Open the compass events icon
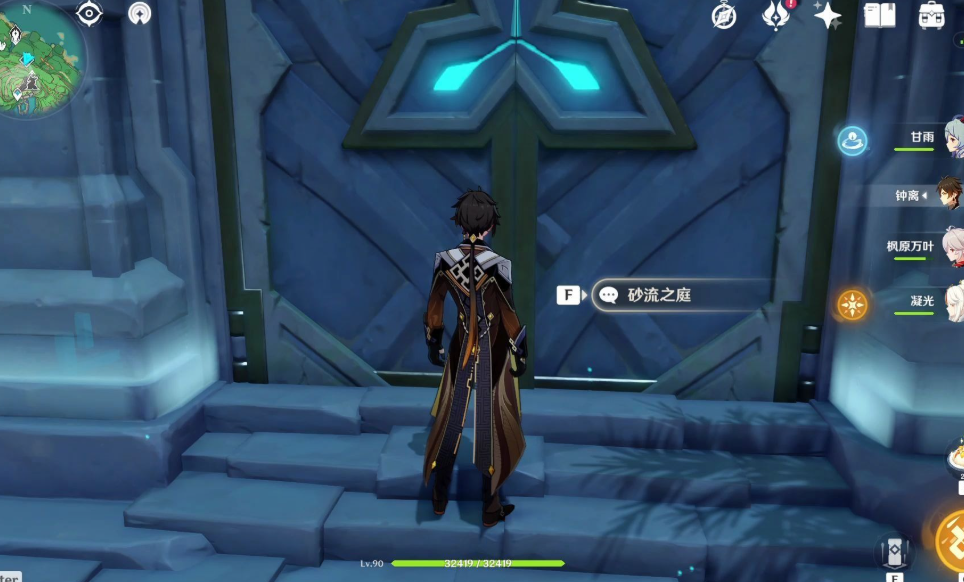964x582 pixels. (724, 15)
